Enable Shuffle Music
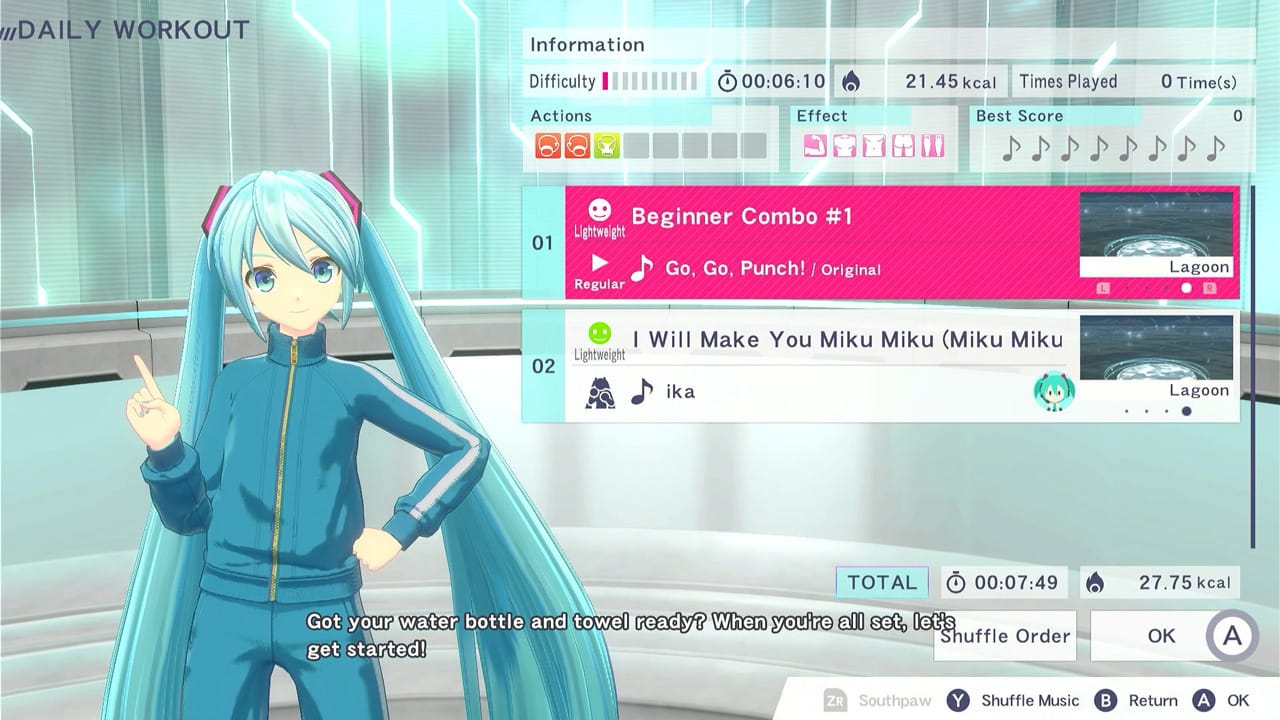This screenshot has height=720, width=1280. point(1002,700)
